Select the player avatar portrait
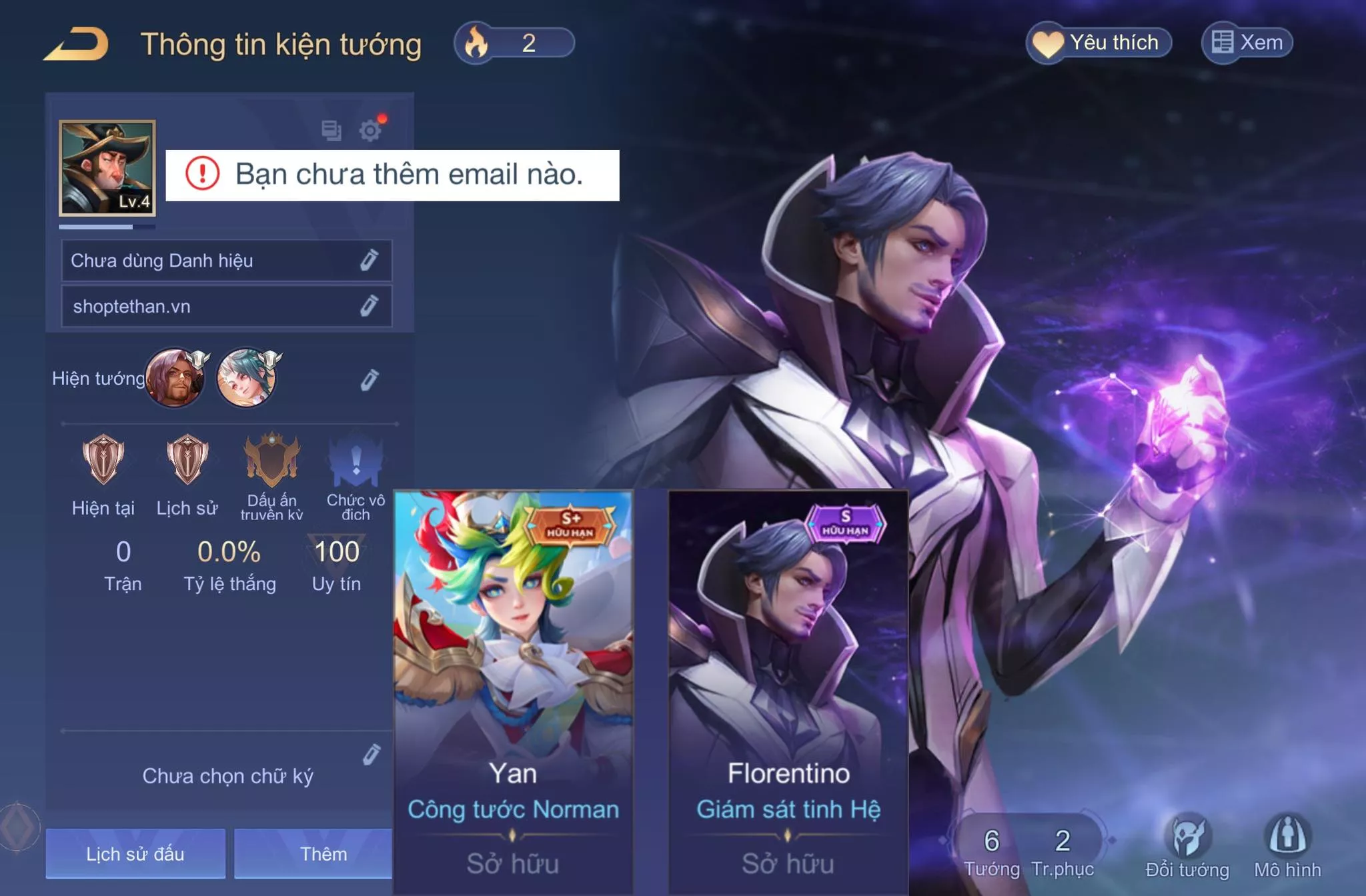1366x896 pixels. click(107, 168)
